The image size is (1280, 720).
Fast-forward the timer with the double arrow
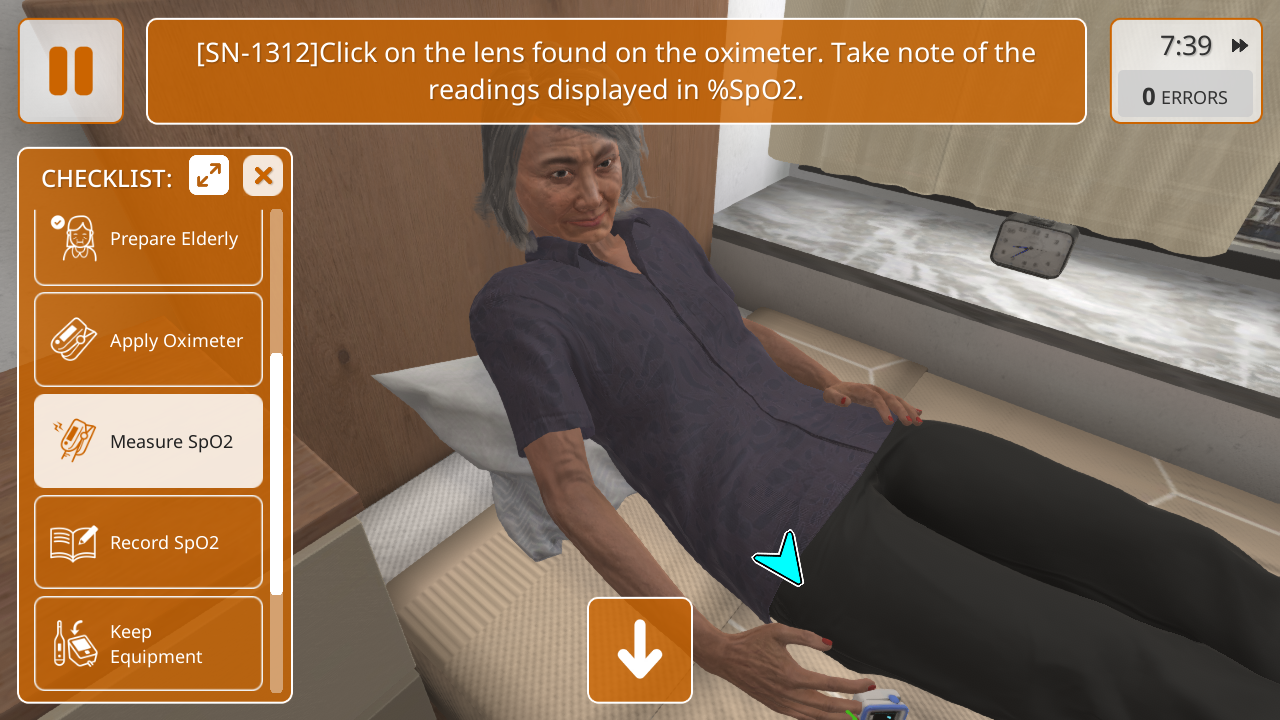1240,46
